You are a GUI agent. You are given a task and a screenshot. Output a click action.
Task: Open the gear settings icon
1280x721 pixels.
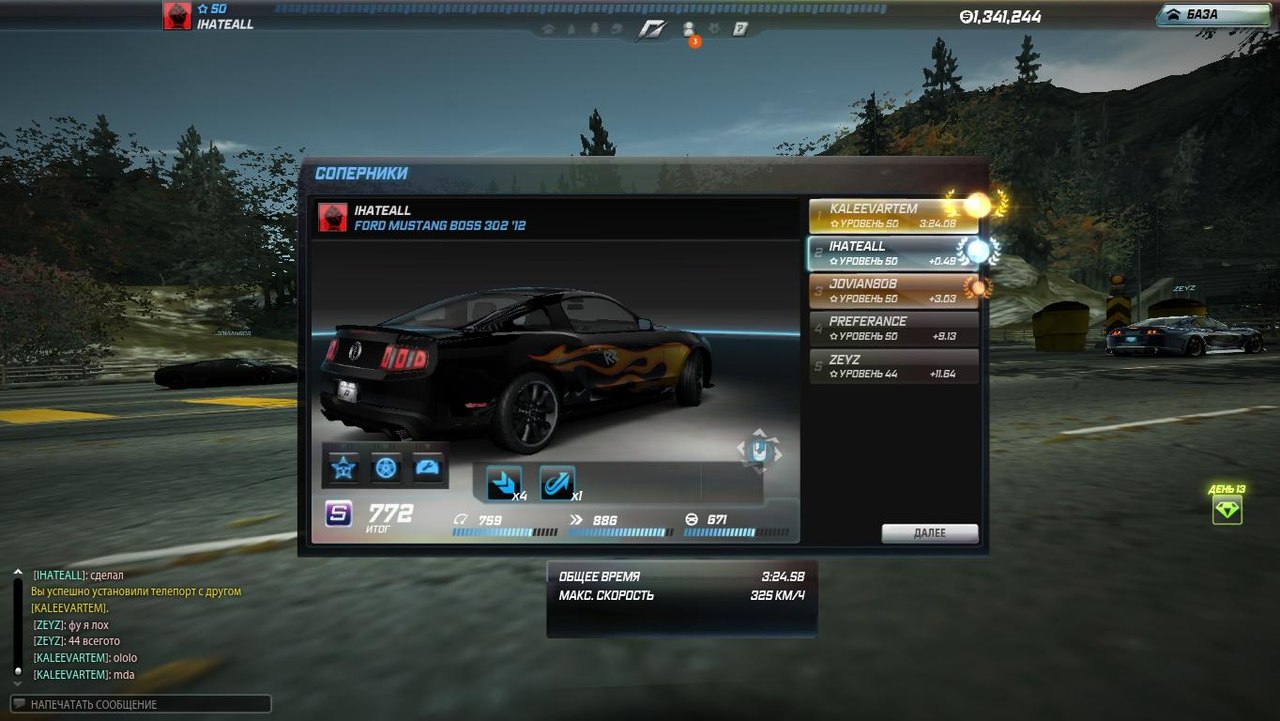coord(715,29)
